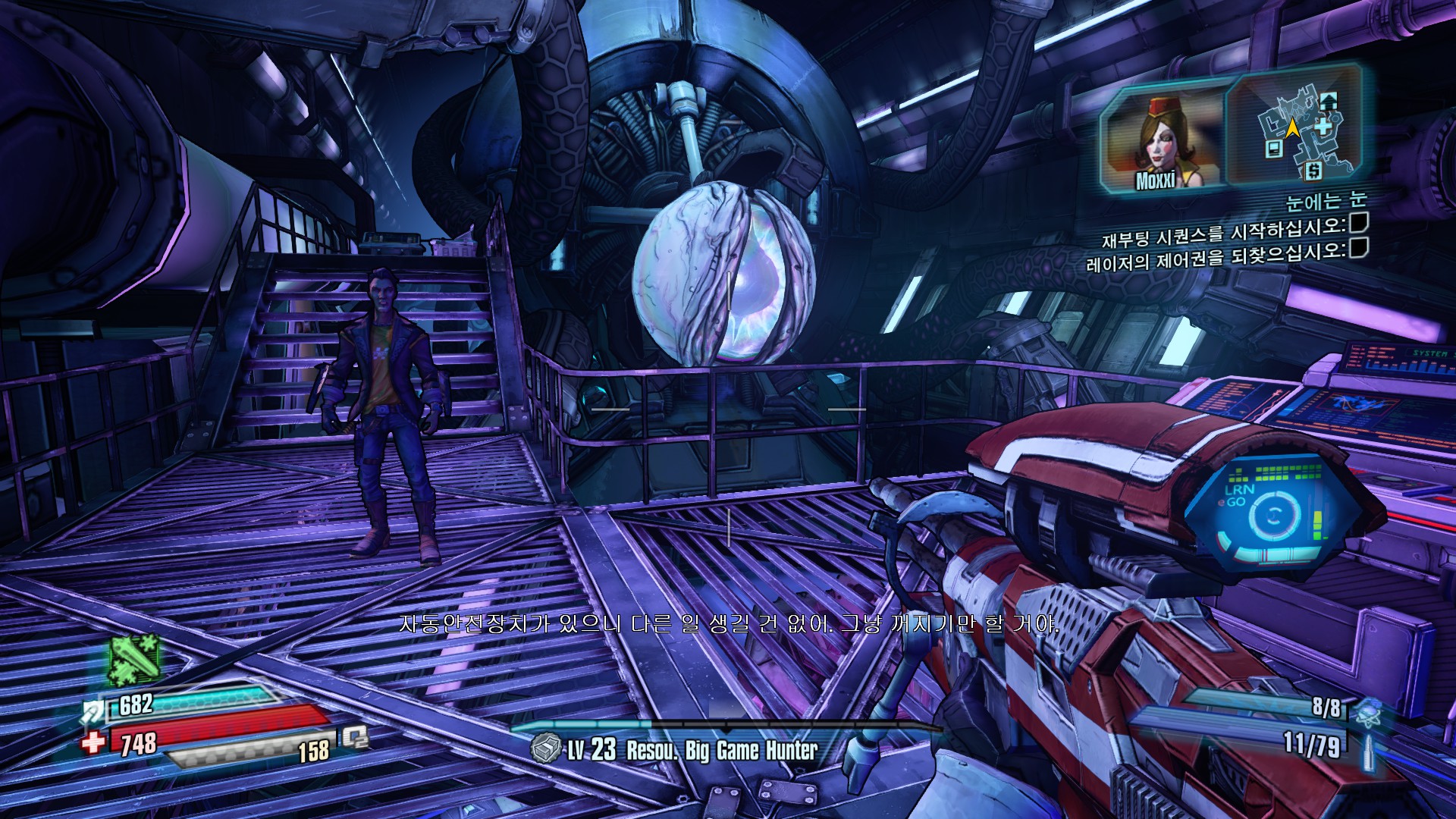1456x819 pixels.
Task: Select the bullet ammo type icon
Action: pyautogui.click(x=1369, y=748)
